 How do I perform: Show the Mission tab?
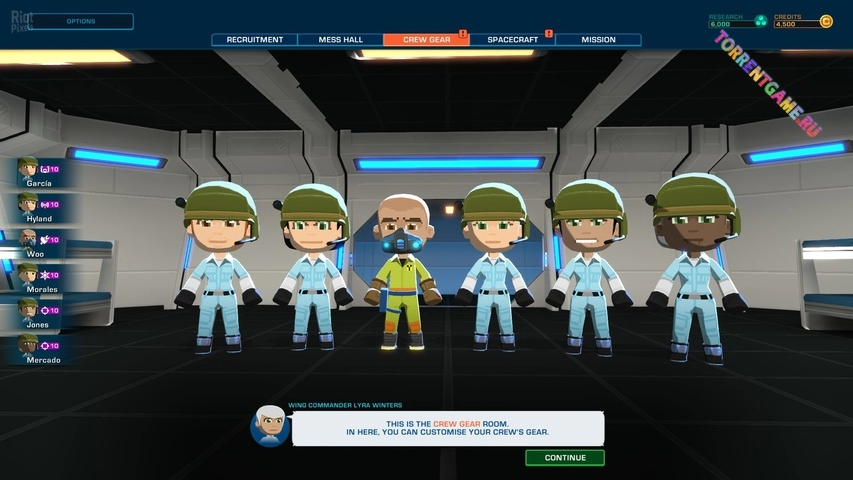pyautogui.click(x=598, y=40)
